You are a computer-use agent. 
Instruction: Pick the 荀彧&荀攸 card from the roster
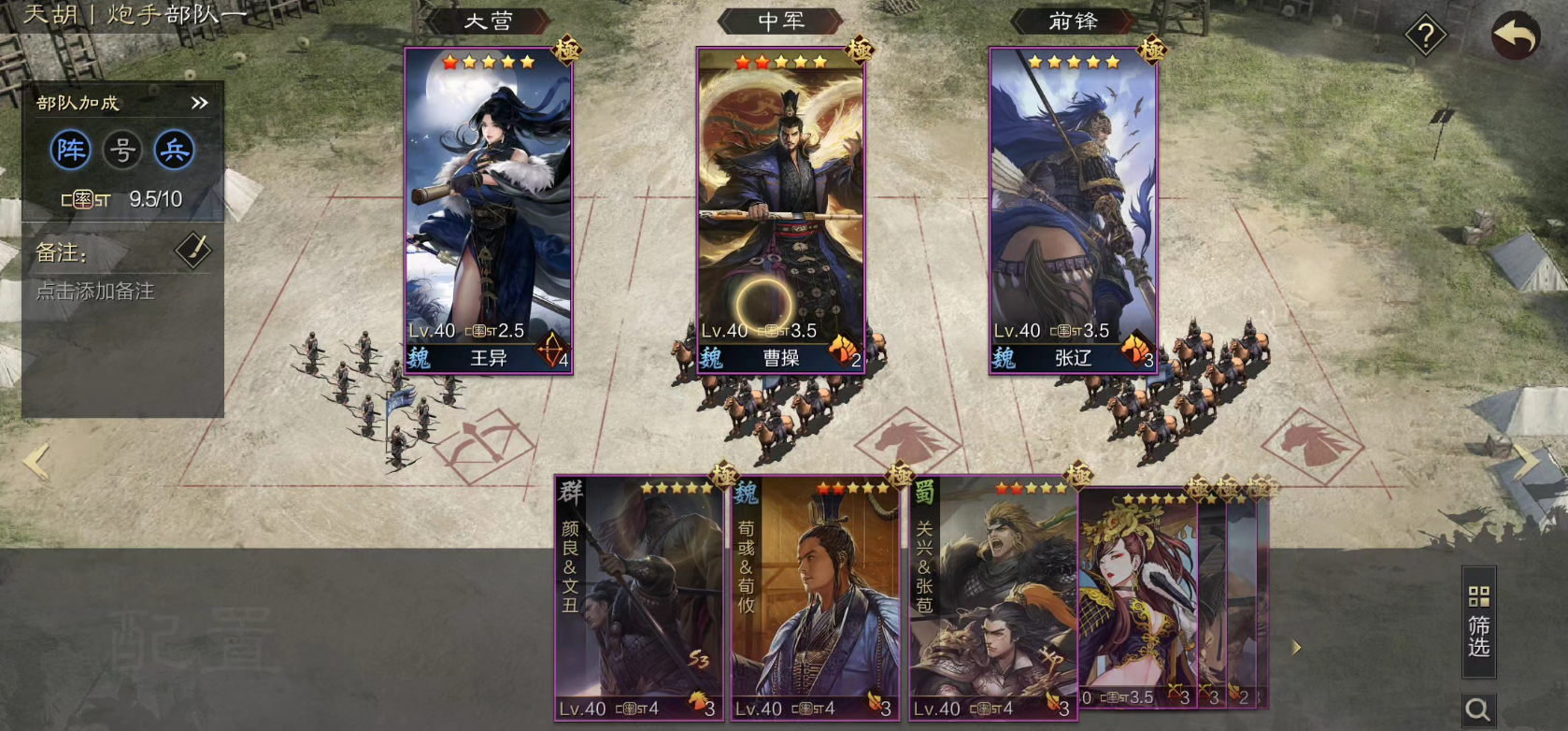tap(814, 598)
